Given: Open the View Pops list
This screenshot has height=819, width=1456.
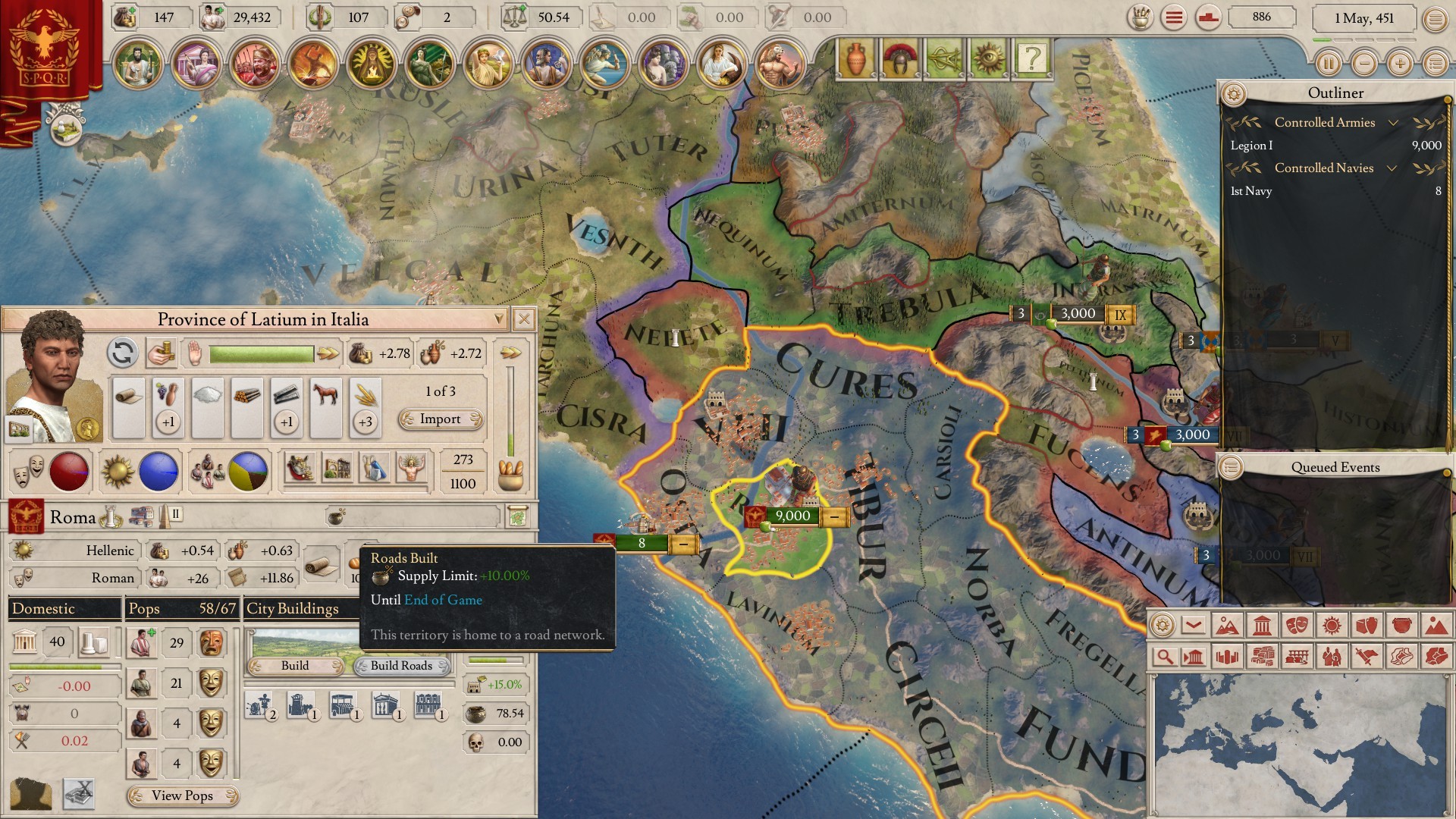Looking at the screenshot, I should coord(183,795).
